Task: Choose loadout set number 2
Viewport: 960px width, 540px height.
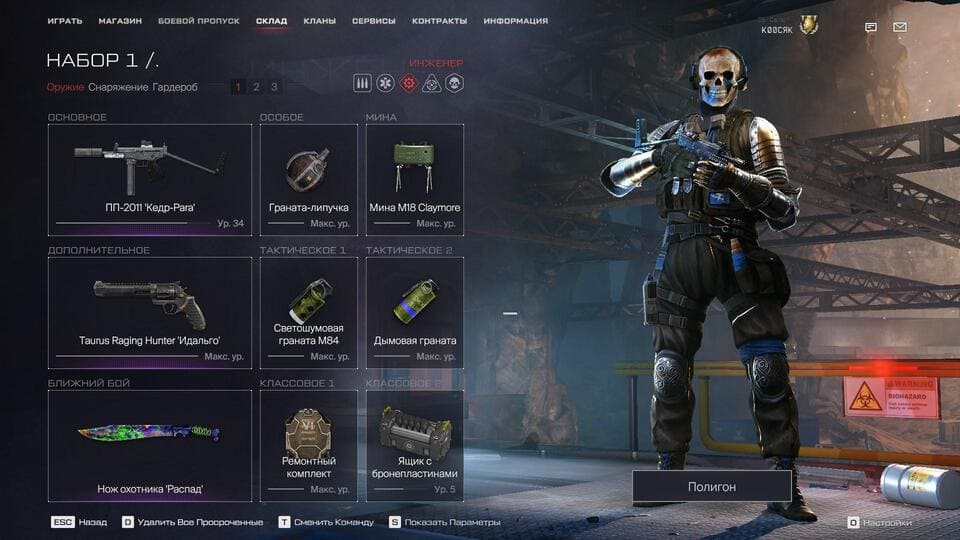Action: pos(256,87)
